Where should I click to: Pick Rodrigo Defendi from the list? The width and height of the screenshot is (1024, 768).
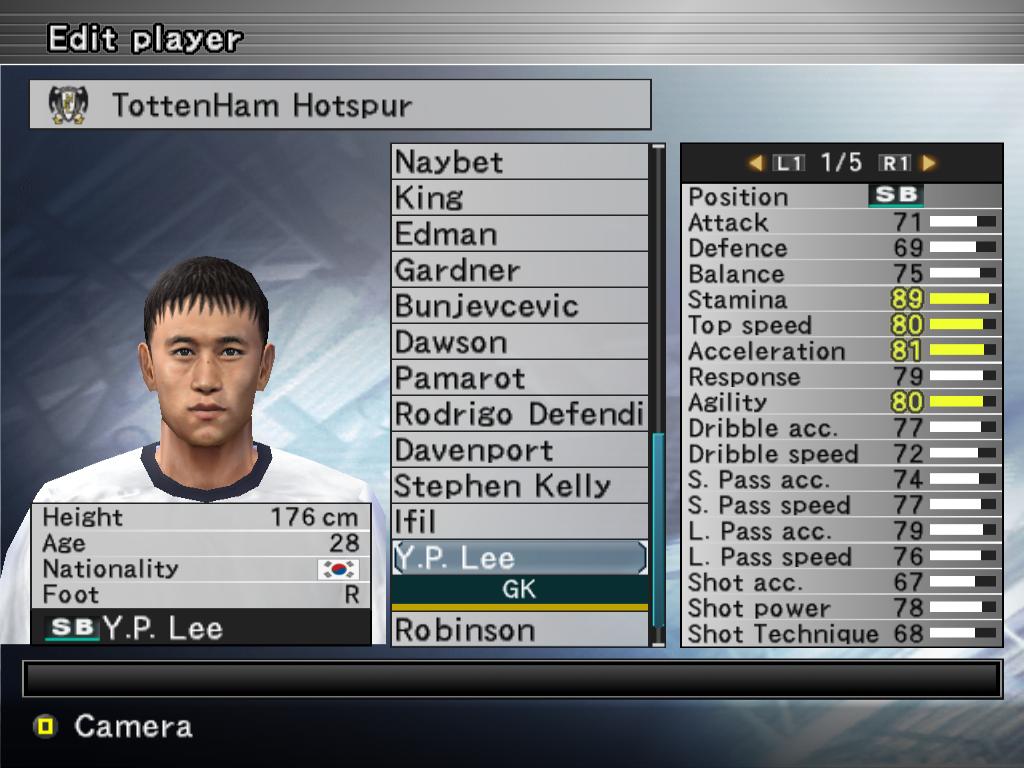[519, 414]
